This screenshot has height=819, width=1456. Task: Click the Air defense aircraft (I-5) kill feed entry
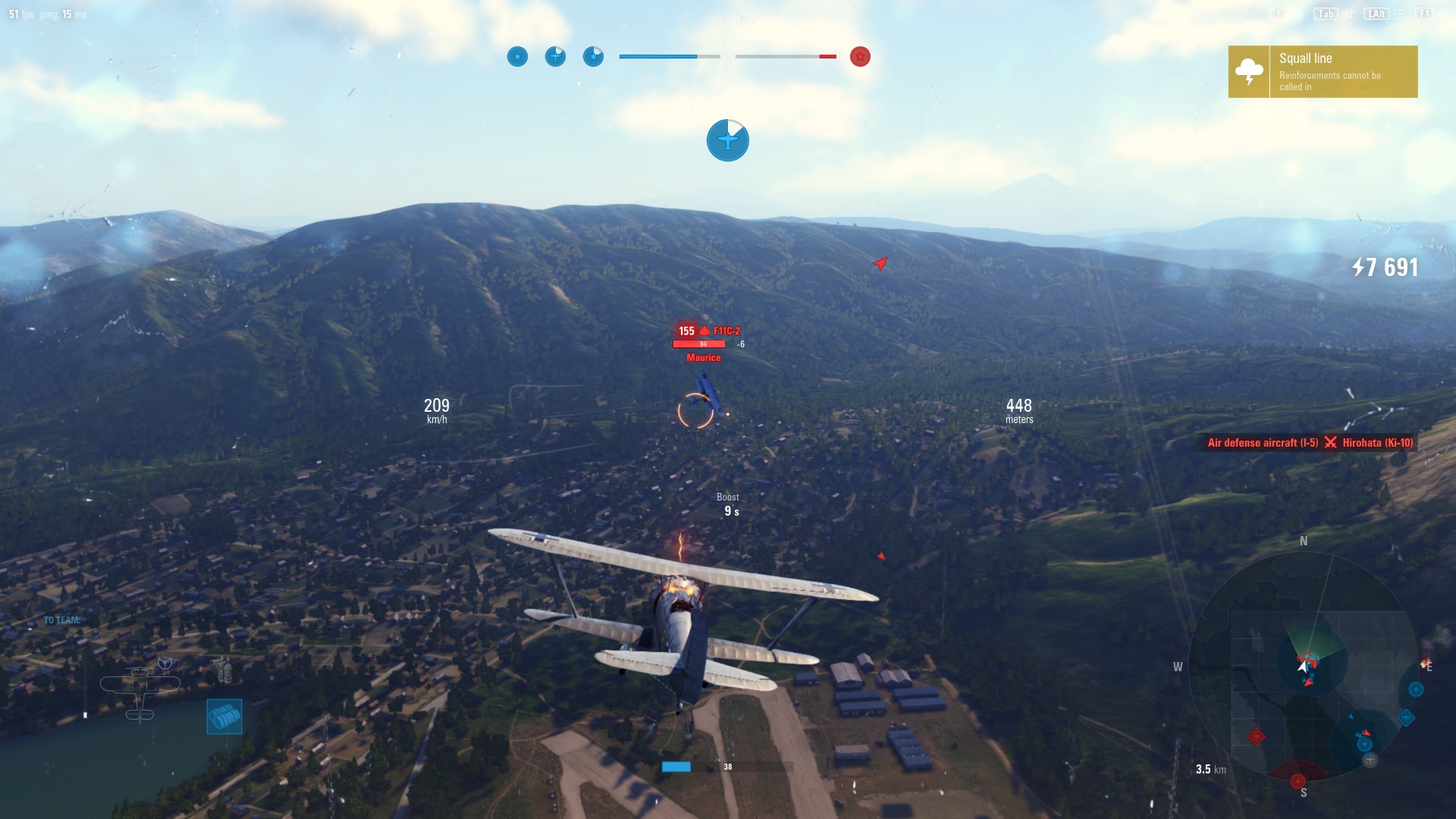(1262, 443)
